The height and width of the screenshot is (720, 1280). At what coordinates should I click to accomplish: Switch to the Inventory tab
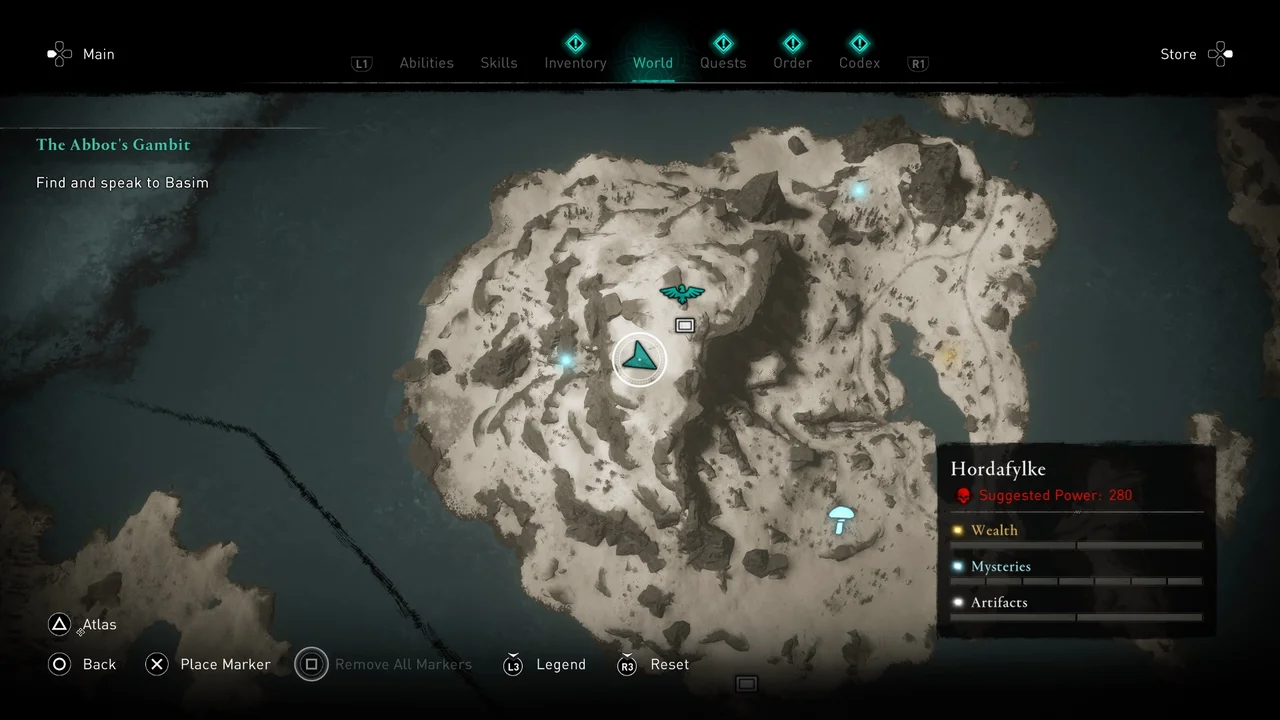point(575,63)
